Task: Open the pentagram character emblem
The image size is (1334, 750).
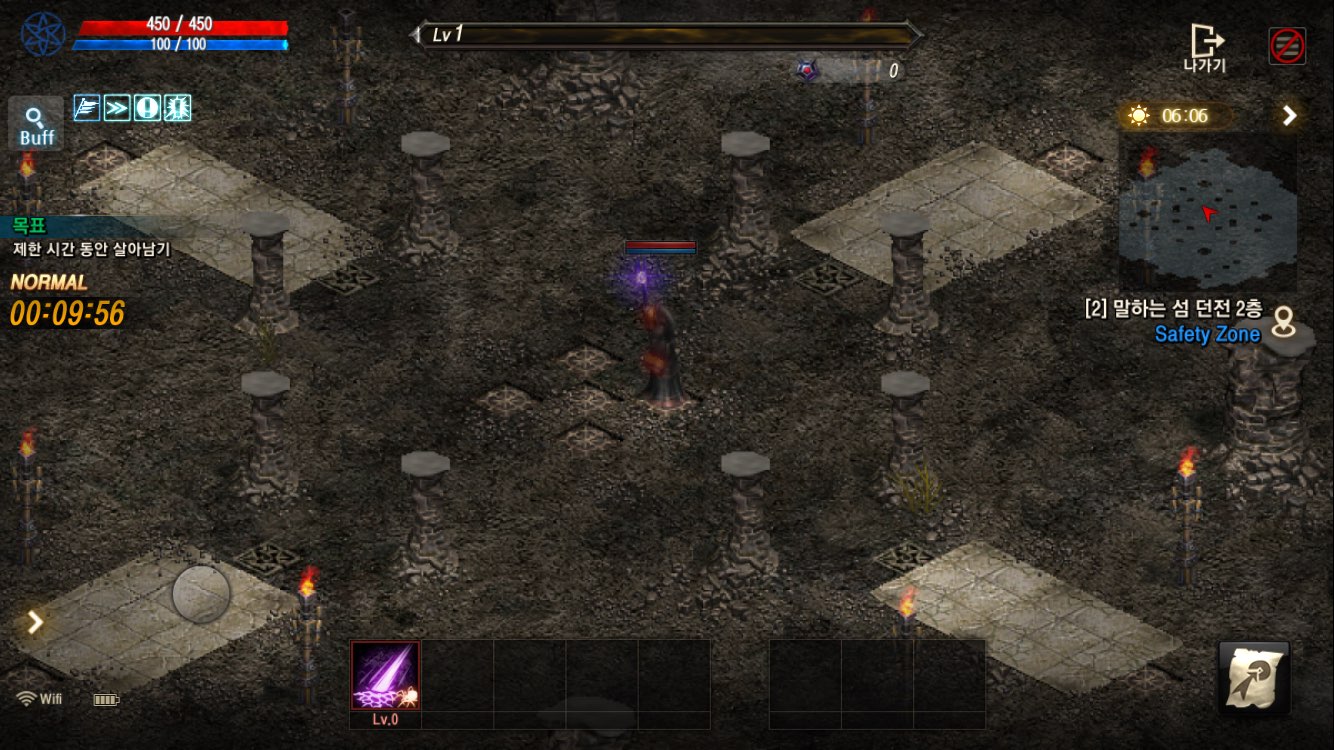Action: (43, 34)
